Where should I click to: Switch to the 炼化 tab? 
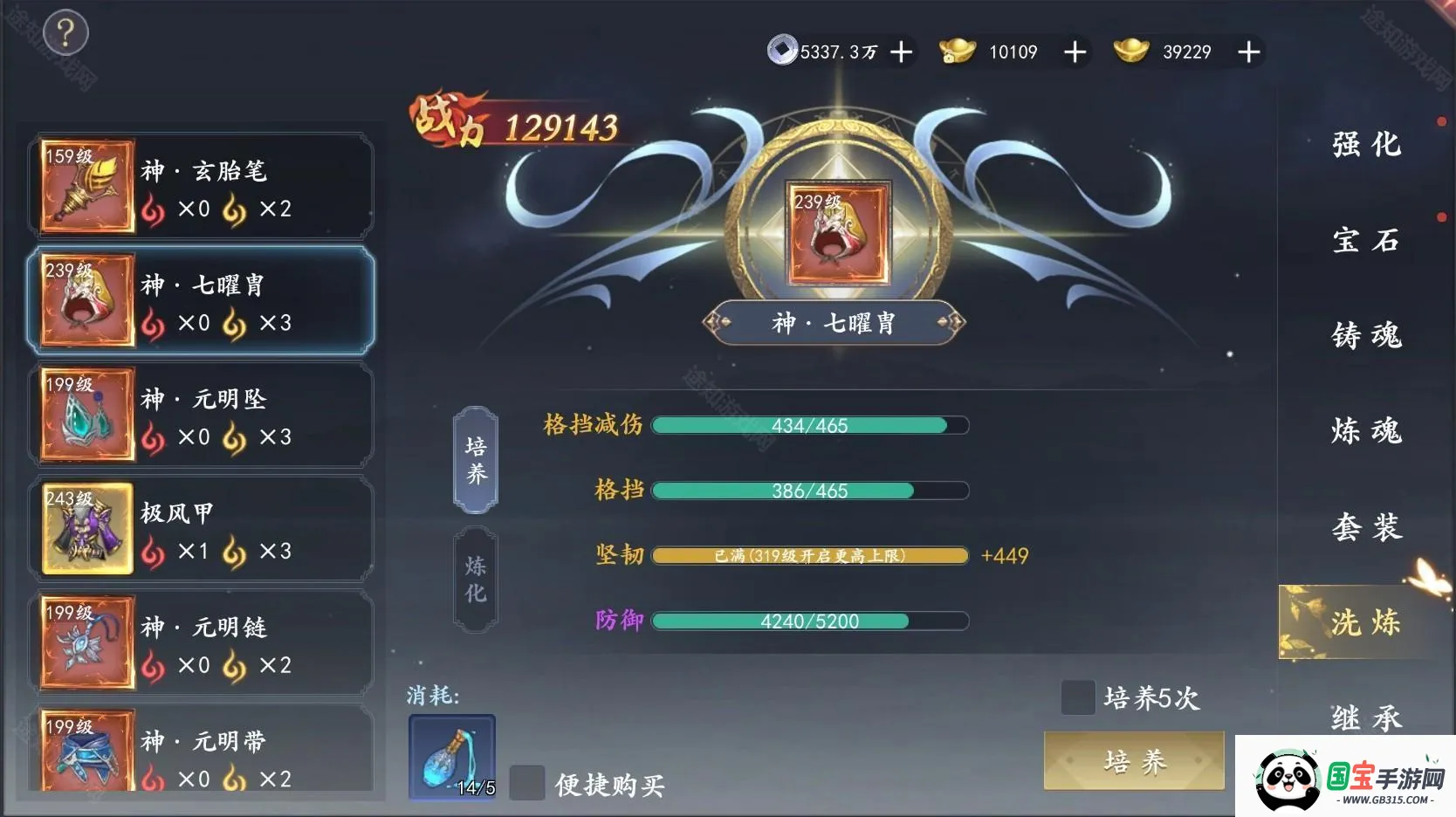[x=476, y=577]
